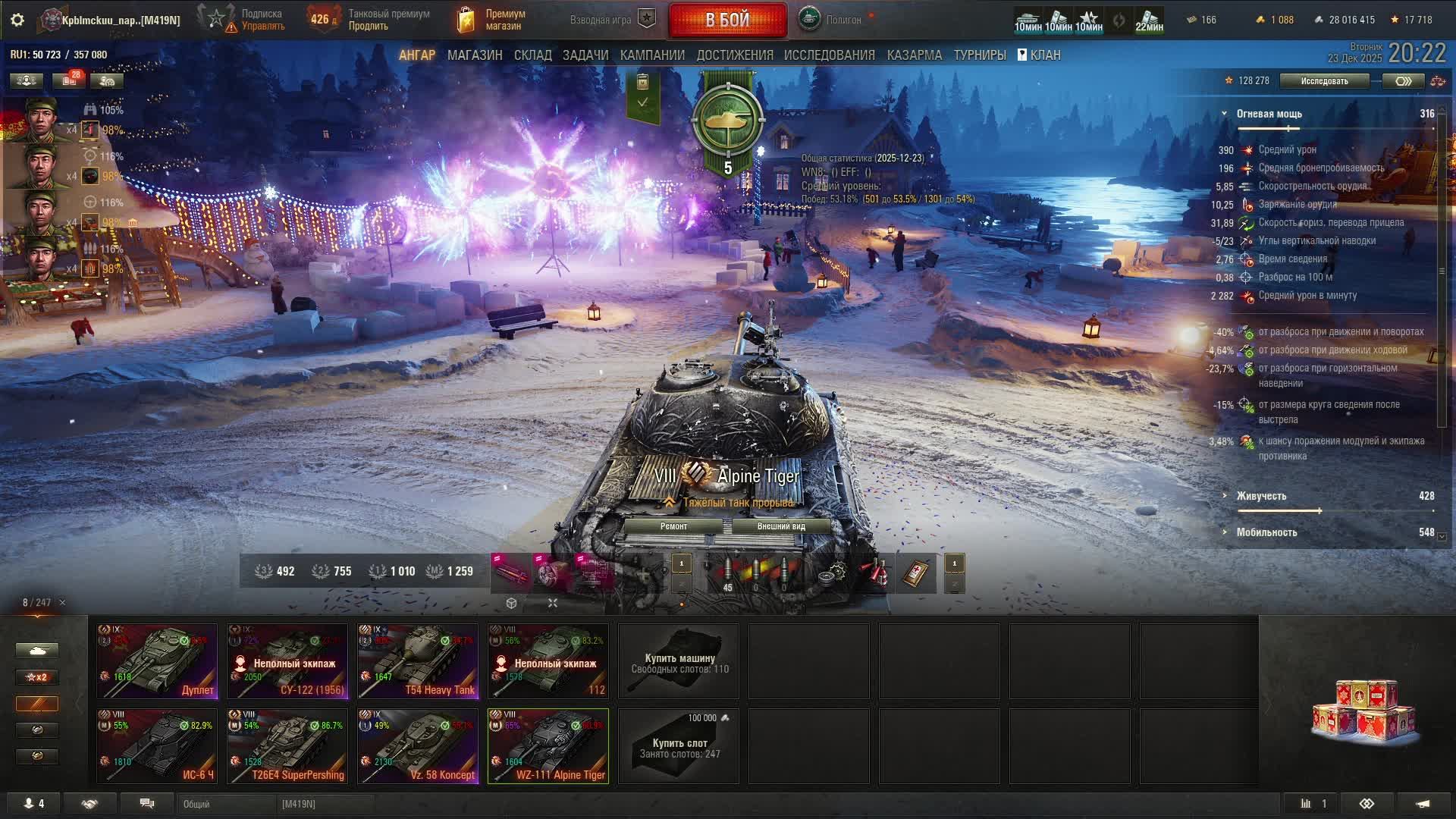Open Внешний вид customization
Screen dimensions: 1456x819
(781, 526)
